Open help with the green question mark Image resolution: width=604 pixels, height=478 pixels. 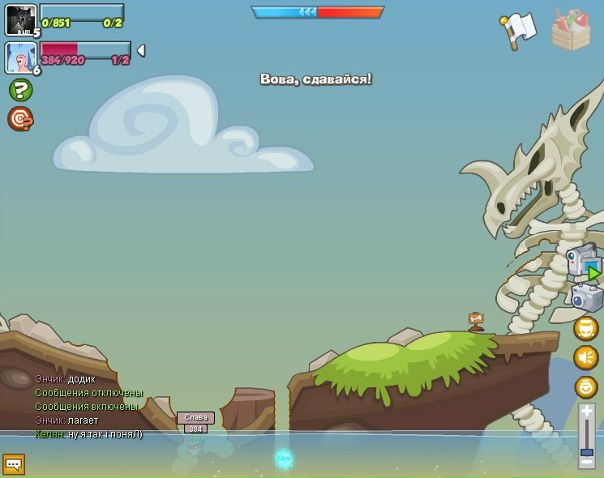point(20,90)
